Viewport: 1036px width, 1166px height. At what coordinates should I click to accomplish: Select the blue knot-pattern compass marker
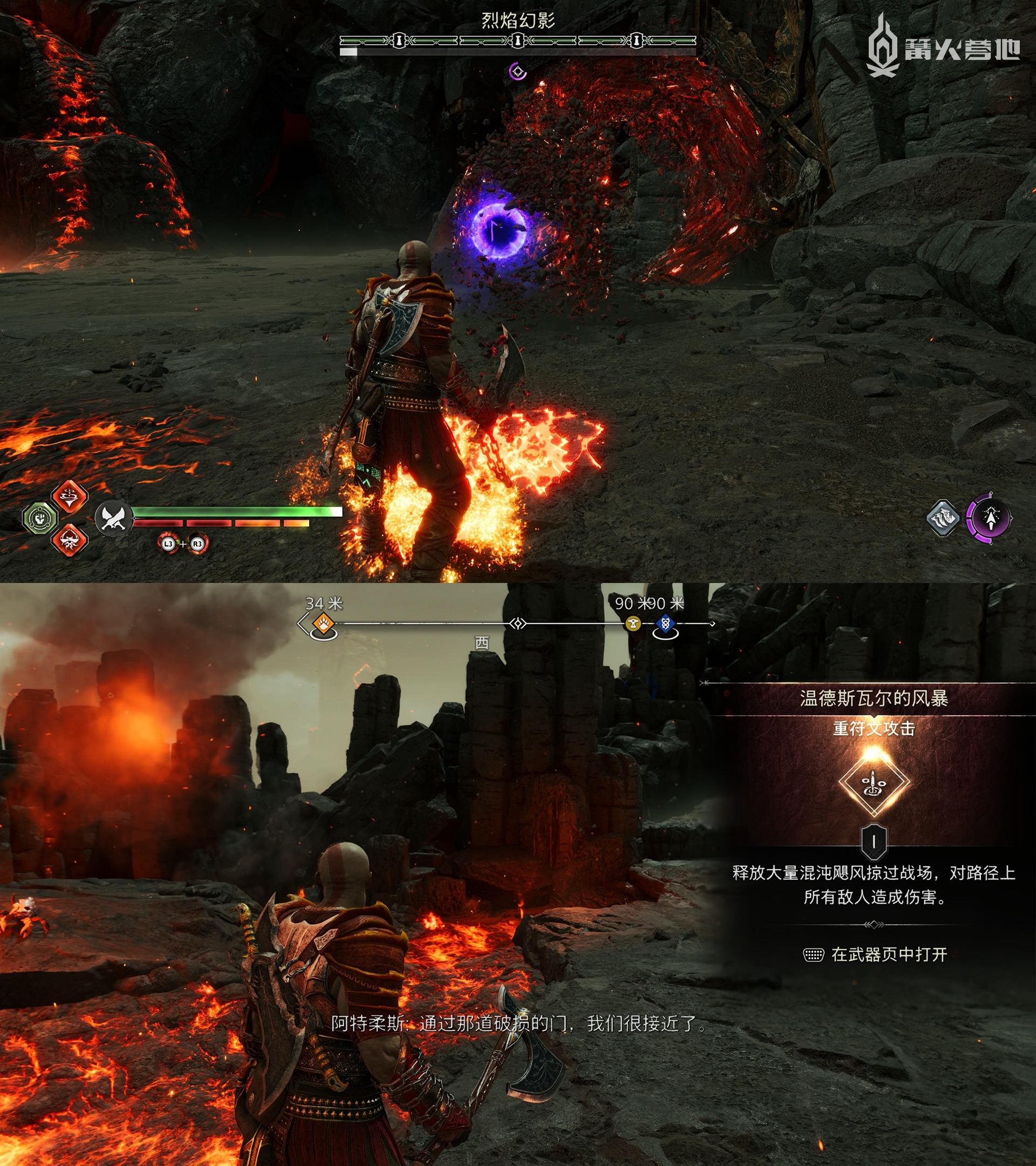(x=665, y=623)
